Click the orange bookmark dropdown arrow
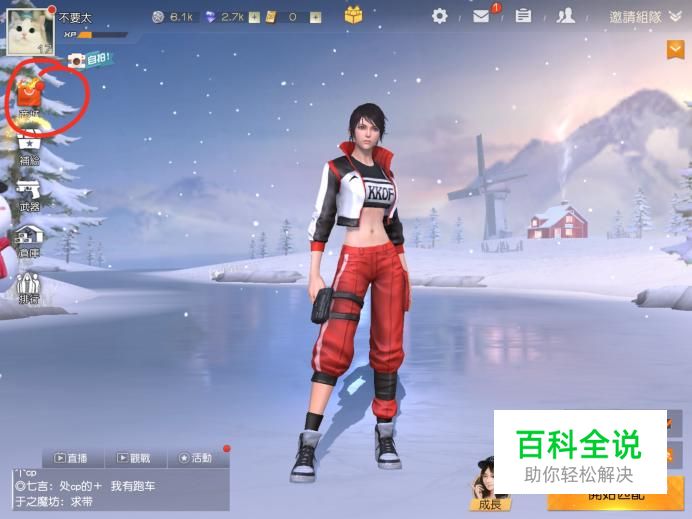This screenshot has width=692, height=519. [x=676, y=48]
